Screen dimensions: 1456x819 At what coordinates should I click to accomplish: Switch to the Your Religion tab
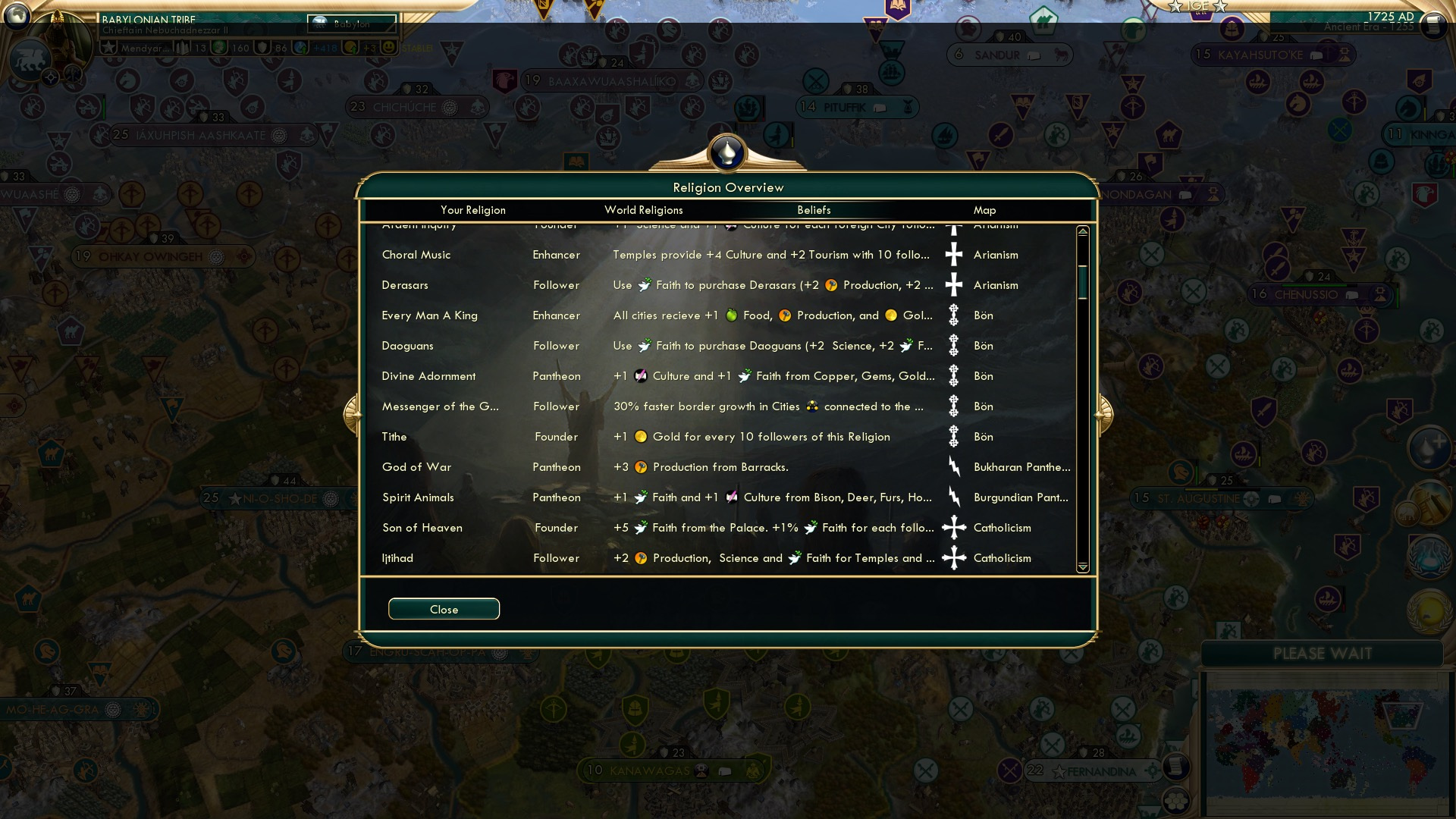(x=474, y=210)
